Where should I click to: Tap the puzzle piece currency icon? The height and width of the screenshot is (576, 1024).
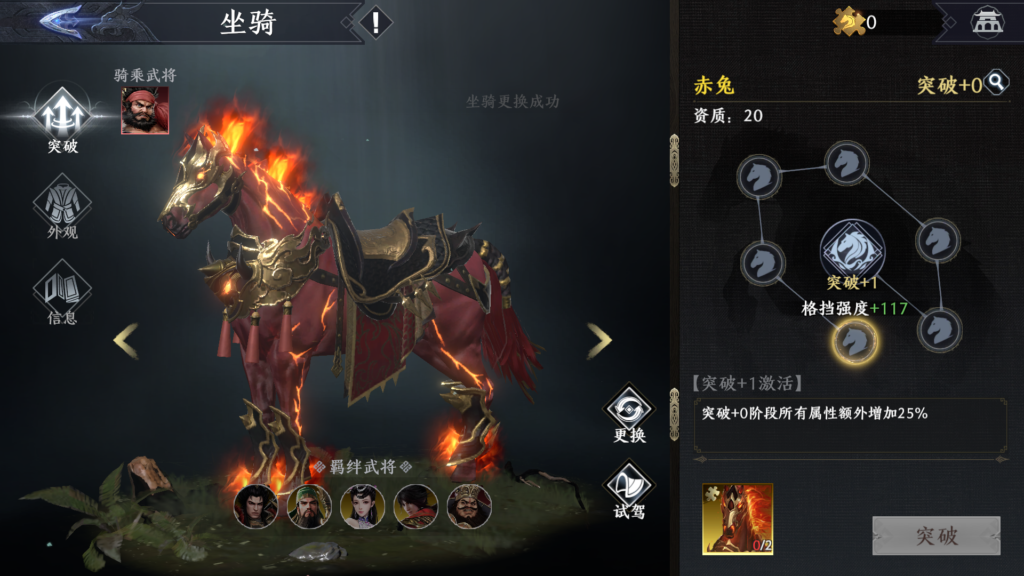tap(848, 21)
